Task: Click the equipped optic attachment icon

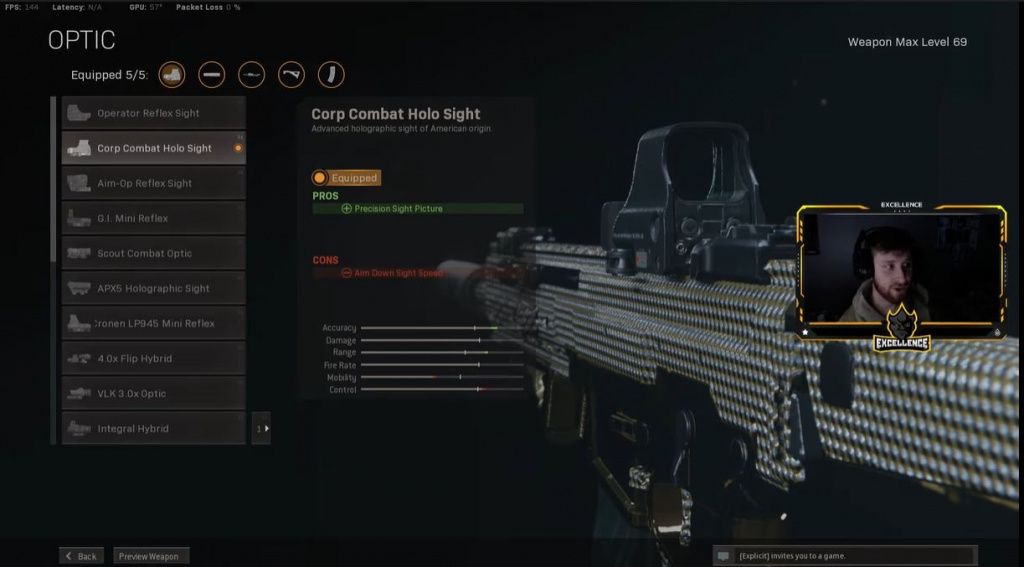Action: (x=172, y=75)
